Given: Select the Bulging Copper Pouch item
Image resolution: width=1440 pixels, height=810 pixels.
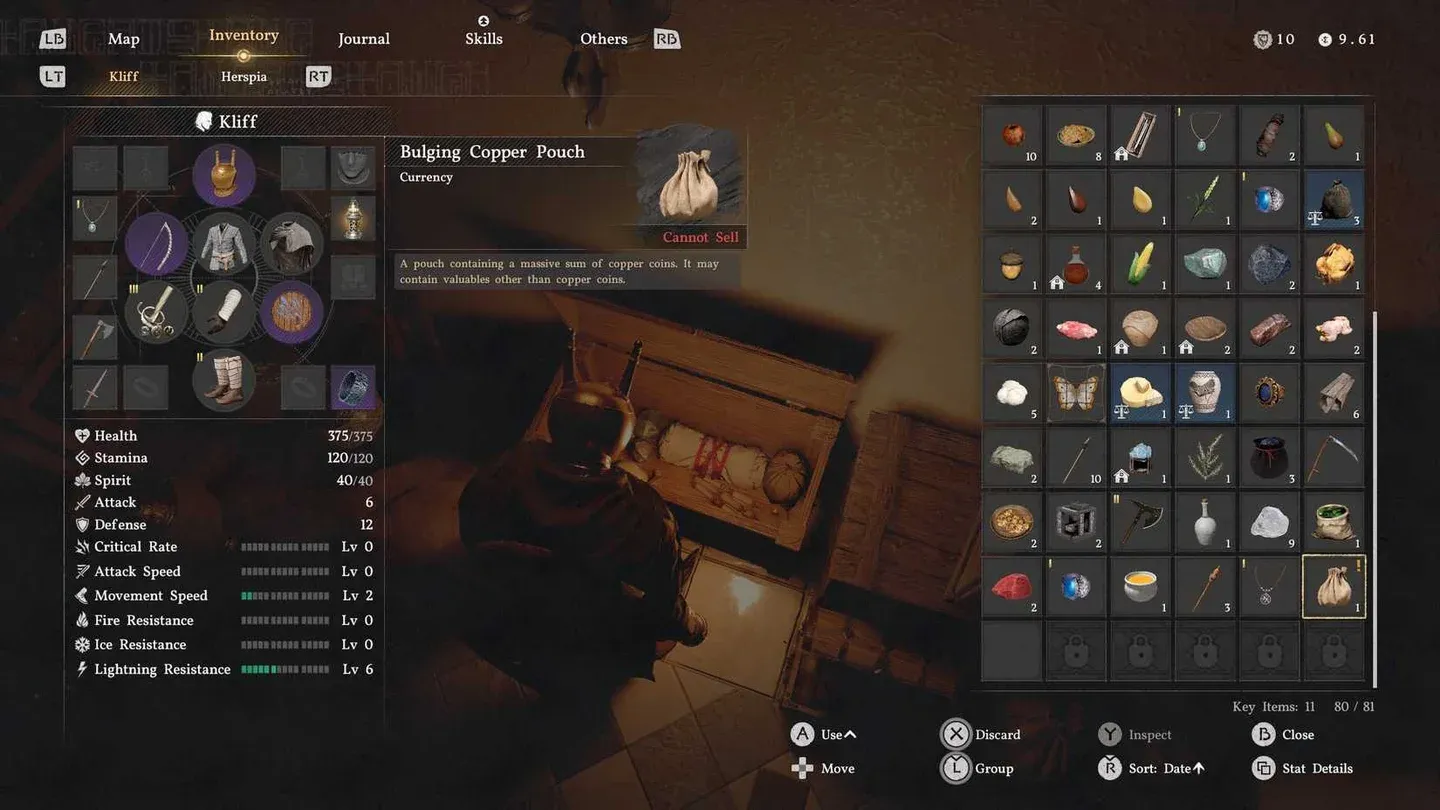Looking at the screenshot, I should coord(1334,587).
